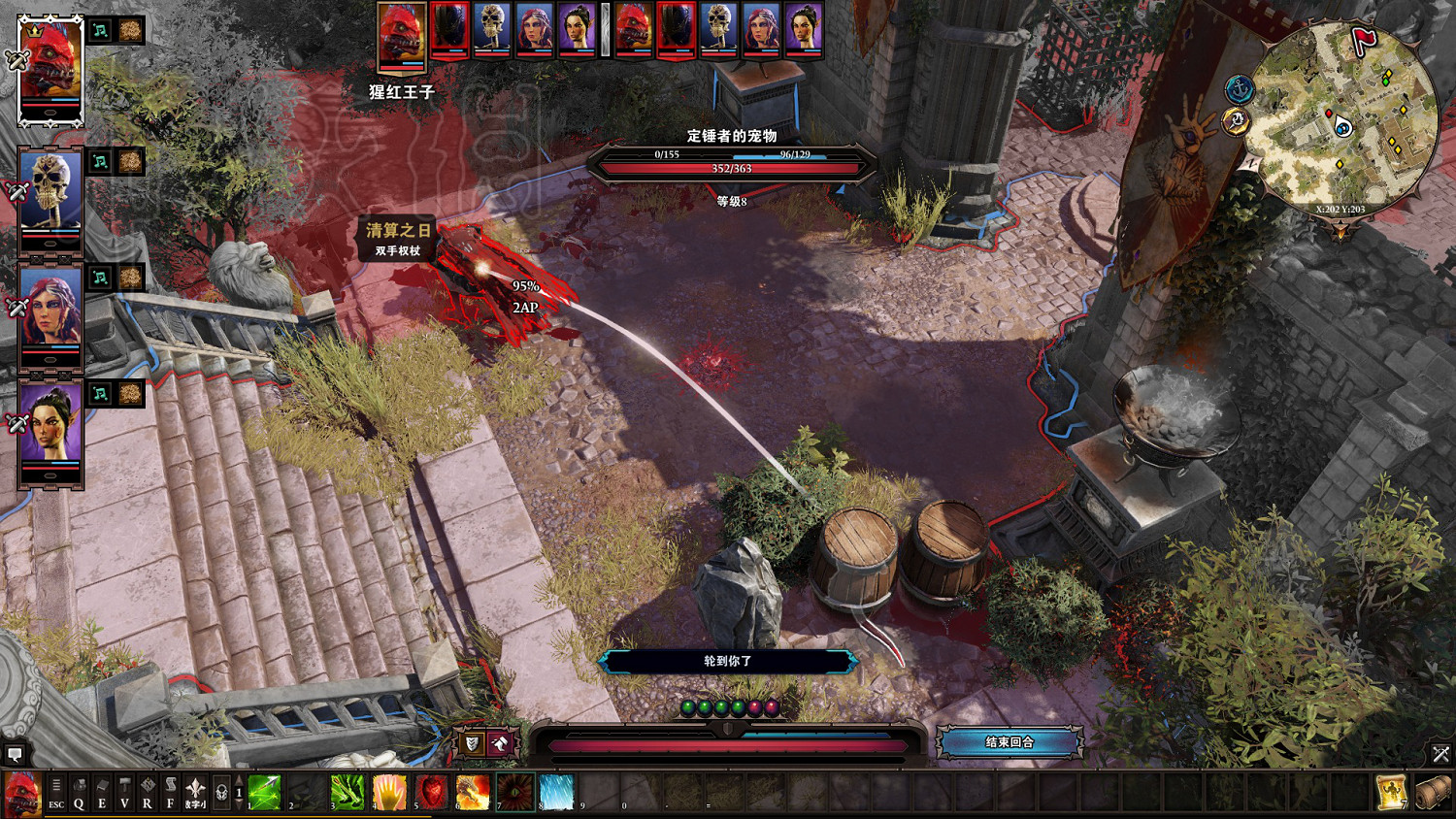
Task: Use the glowing hand skill in slot 4
Action: pos(389,793)
